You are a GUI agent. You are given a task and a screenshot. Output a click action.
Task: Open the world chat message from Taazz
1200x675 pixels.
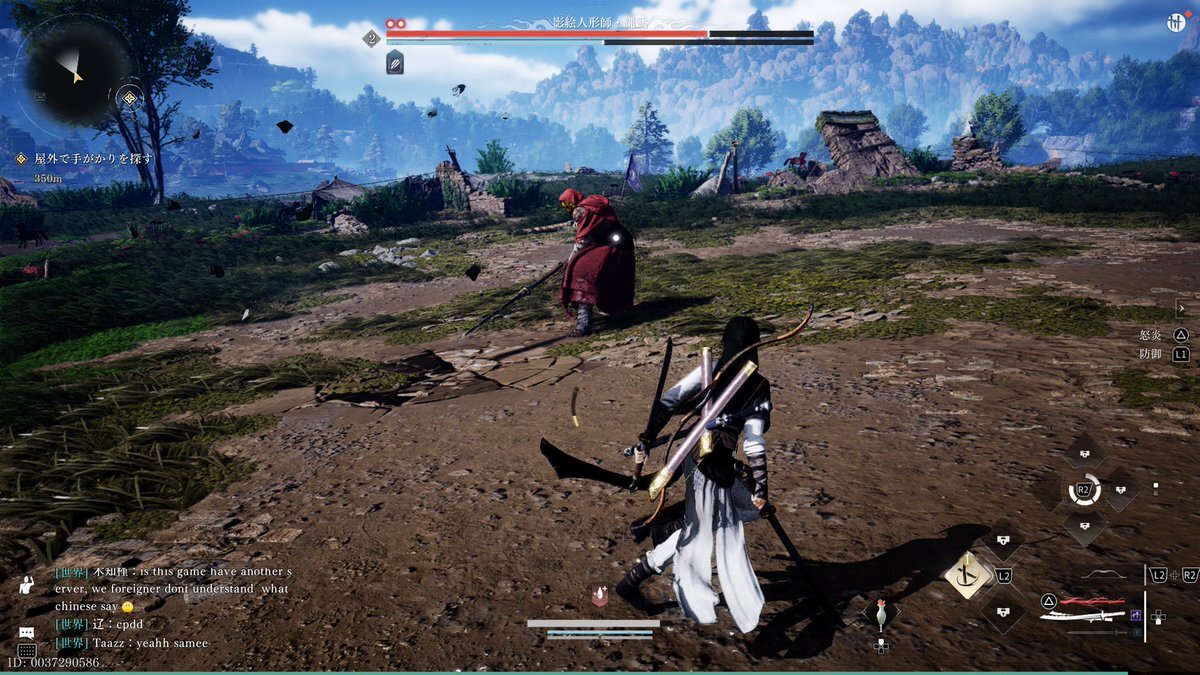click(x=132, y=643)
